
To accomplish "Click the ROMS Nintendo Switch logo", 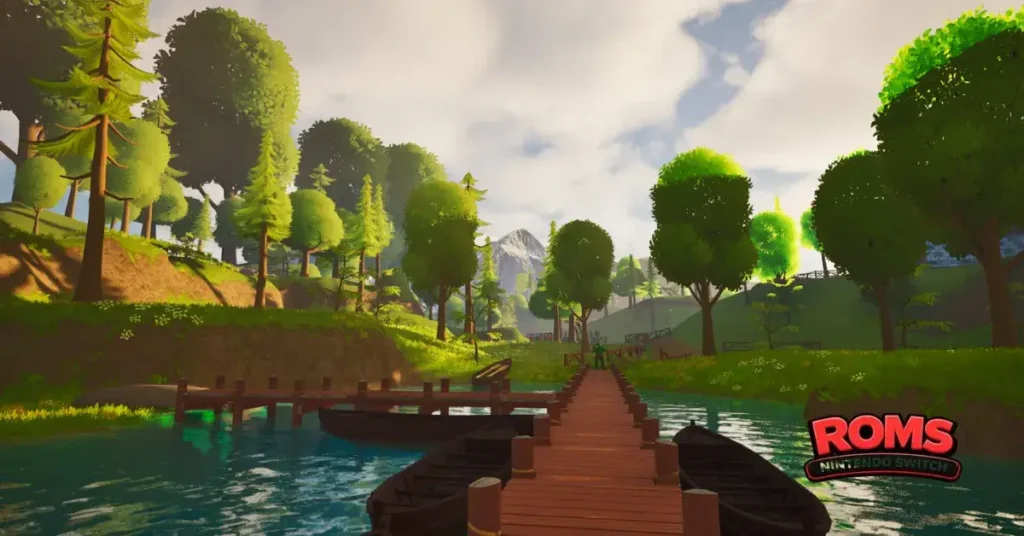I will pyautogui.click(x=882, y=446).
